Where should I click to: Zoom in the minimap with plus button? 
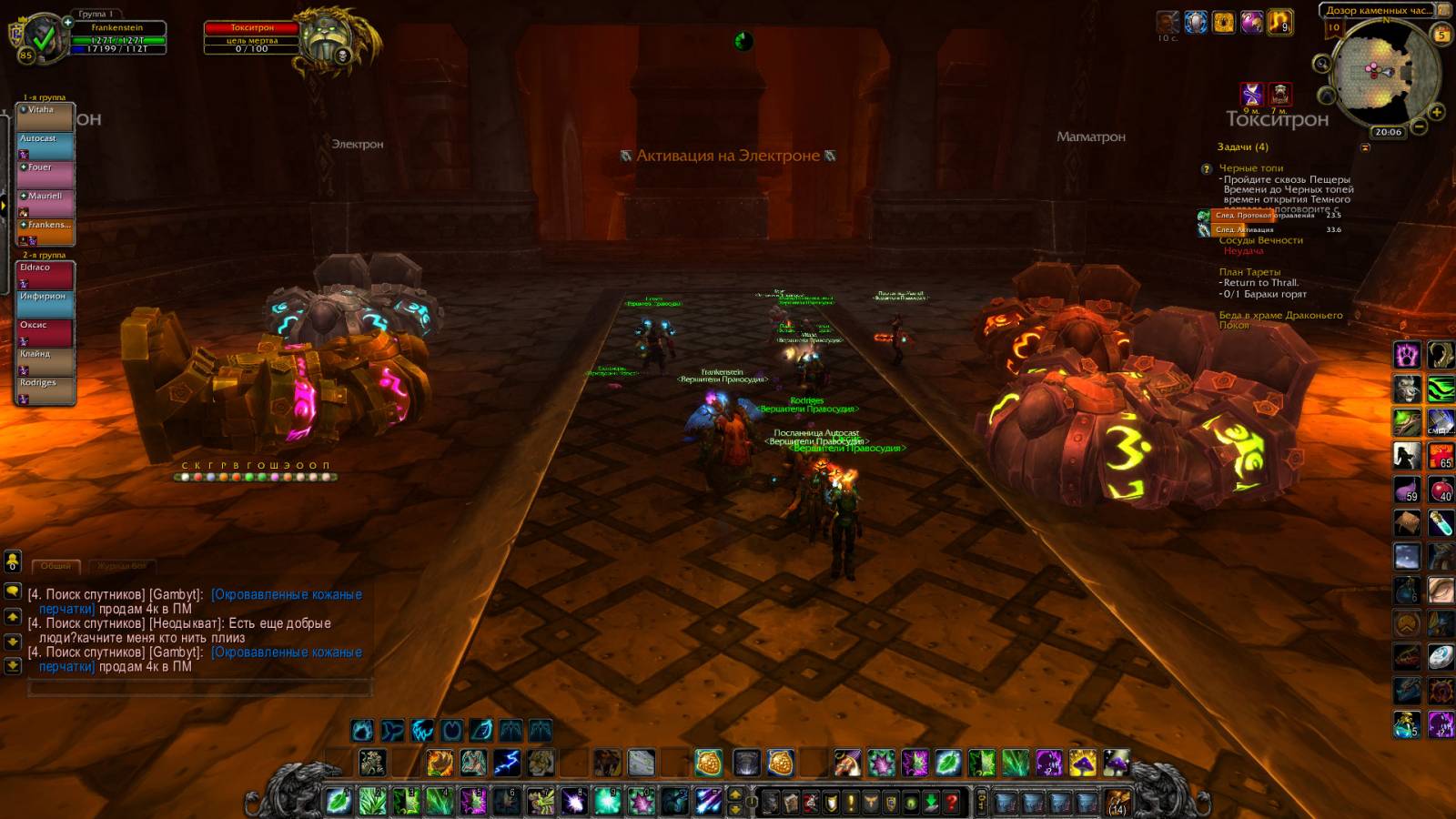(1437, 112)
